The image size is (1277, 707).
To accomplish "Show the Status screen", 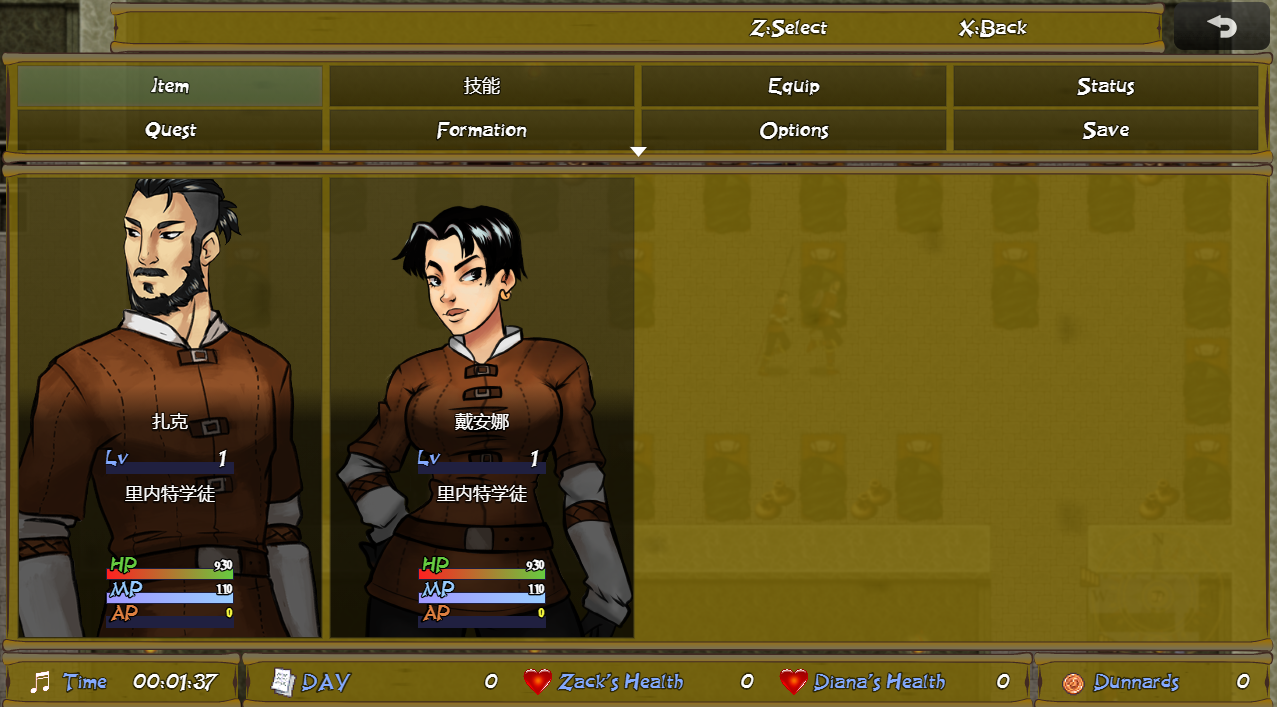I will pos(1106,86).
